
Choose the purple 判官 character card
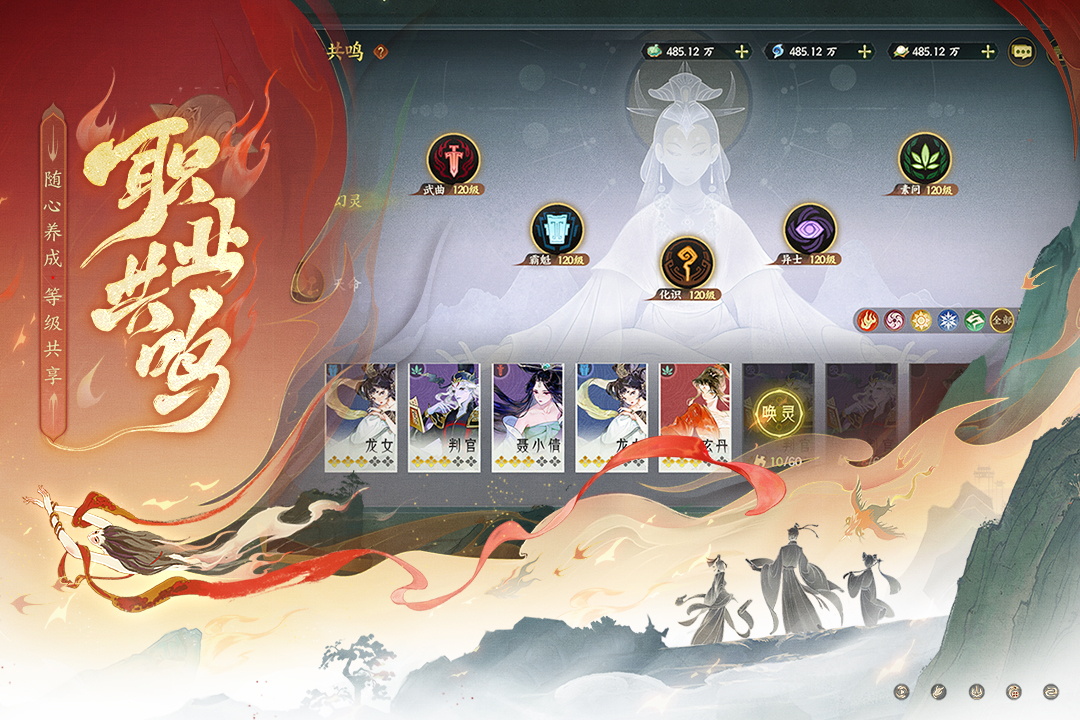445,416
